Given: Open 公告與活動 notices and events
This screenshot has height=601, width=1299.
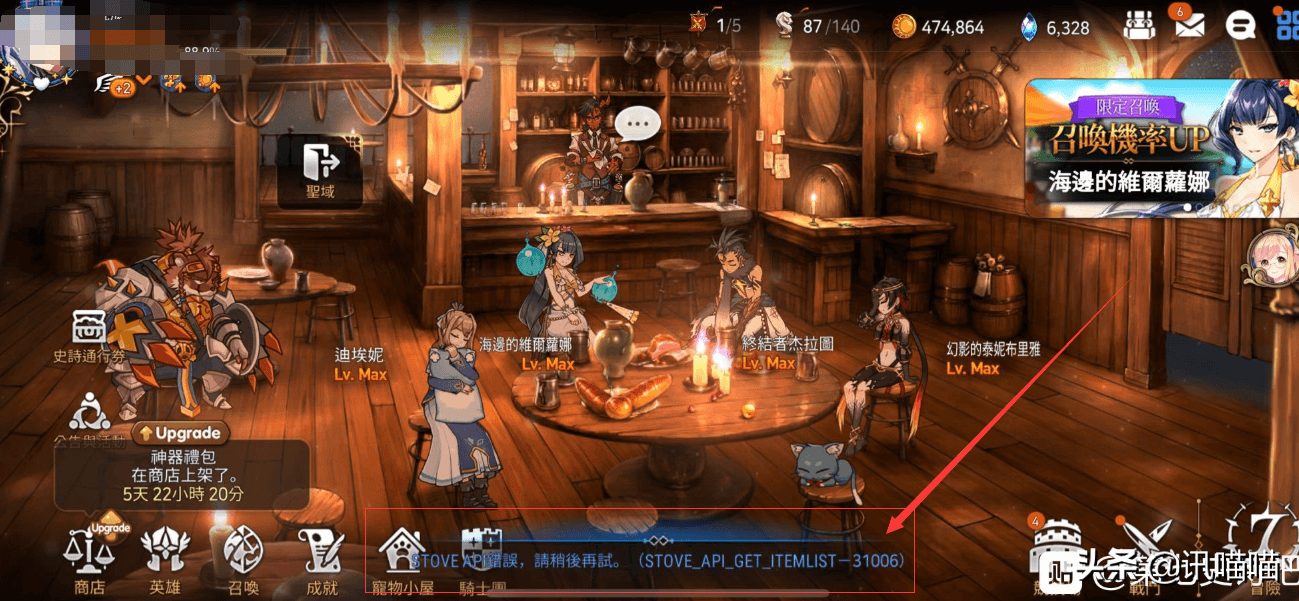Looking at the screenshot, I should 90,418.
